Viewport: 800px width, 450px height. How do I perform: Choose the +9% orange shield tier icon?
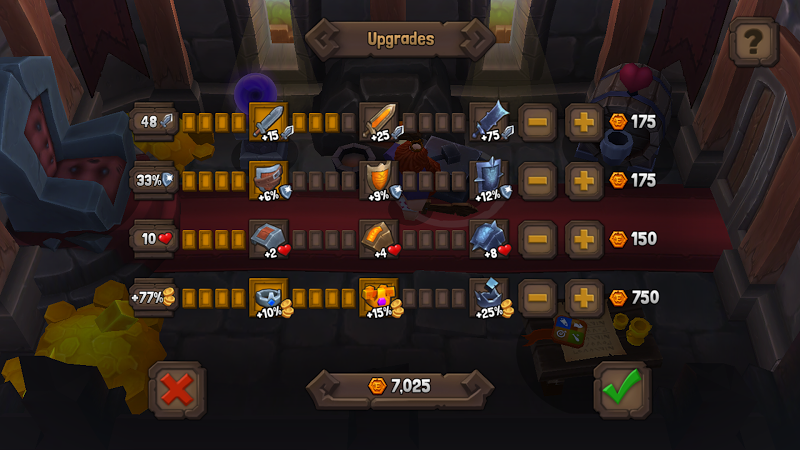click(x=378, y=180)
